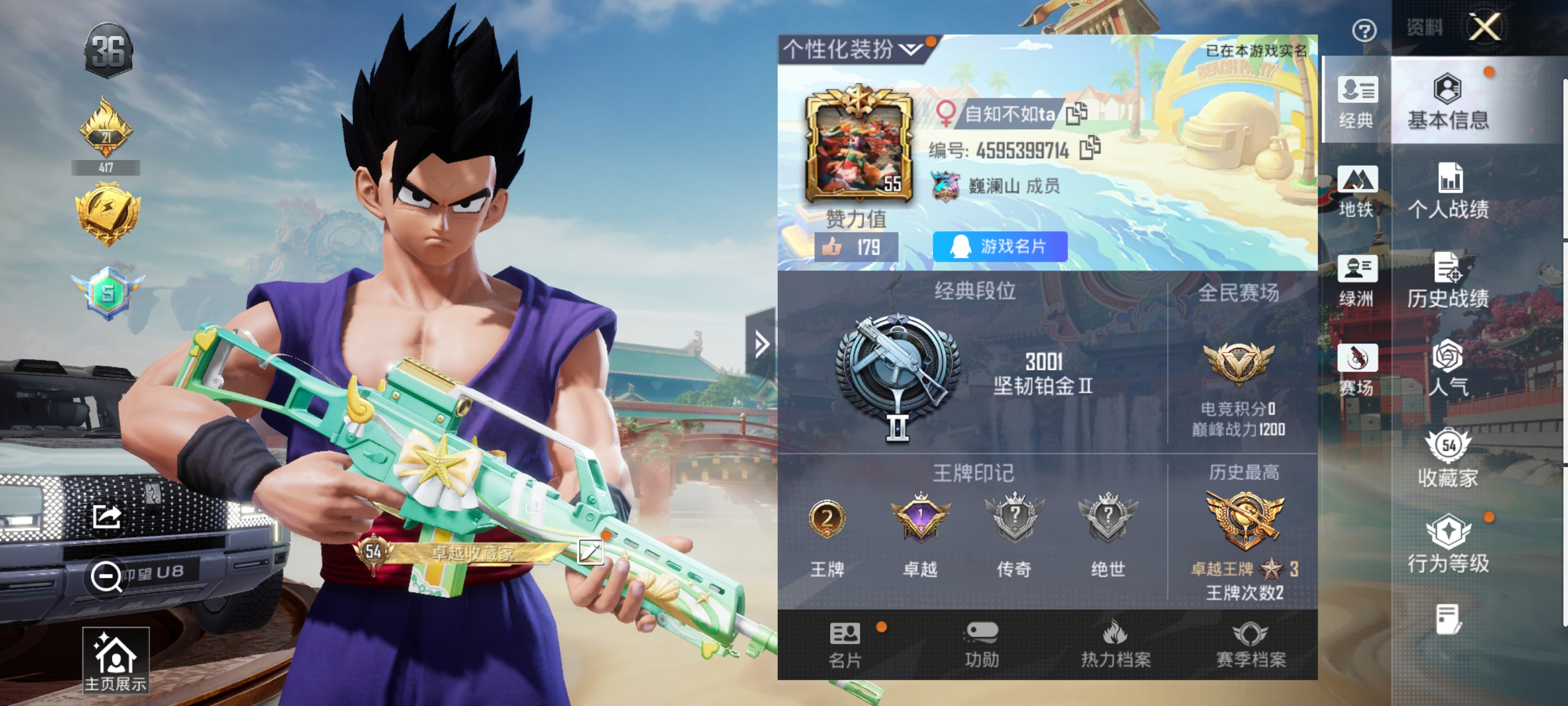Switch to the 地铁 mode tab
The image size is (1568, 706).
[x=1357, y=192]
